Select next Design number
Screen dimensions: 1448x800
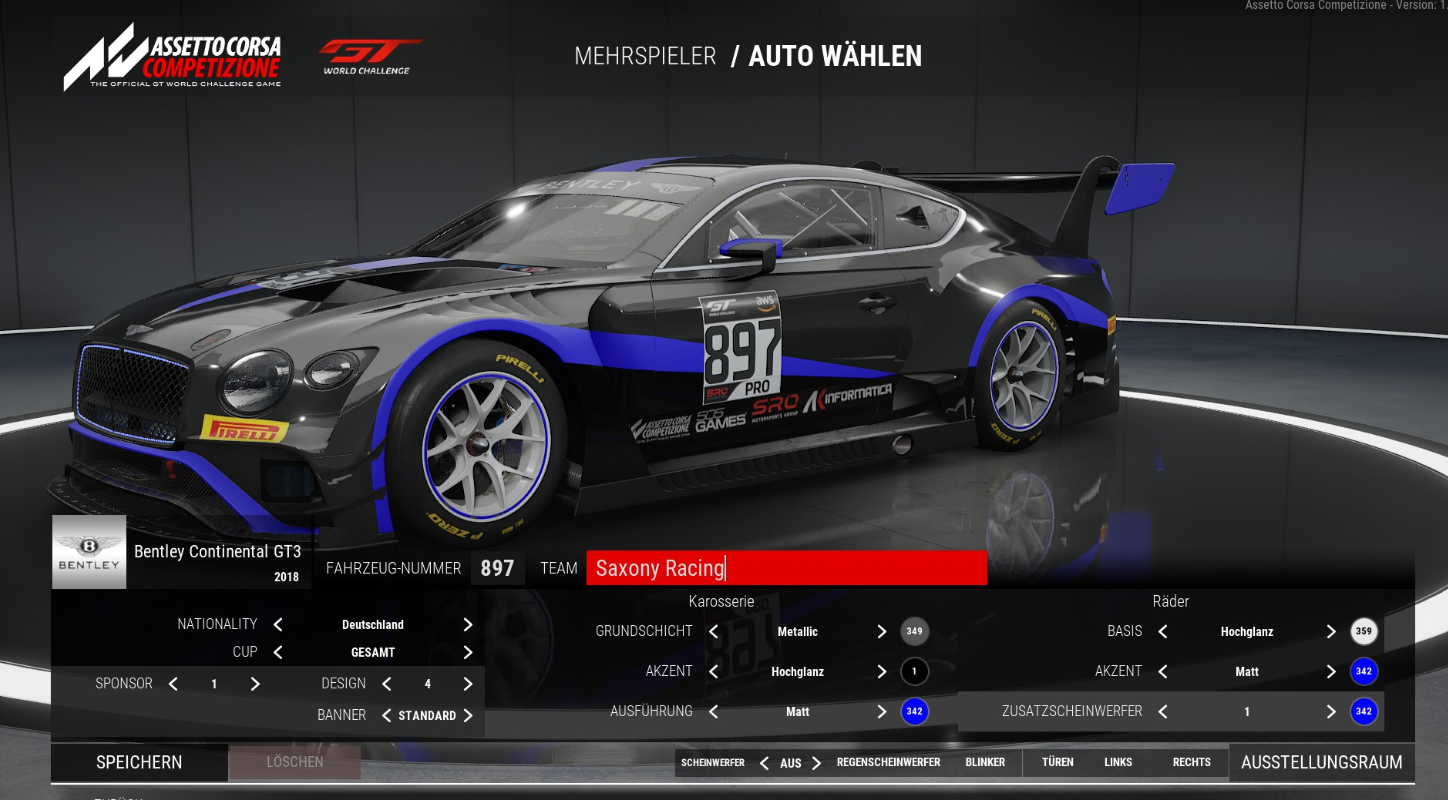tap(467, 684)
